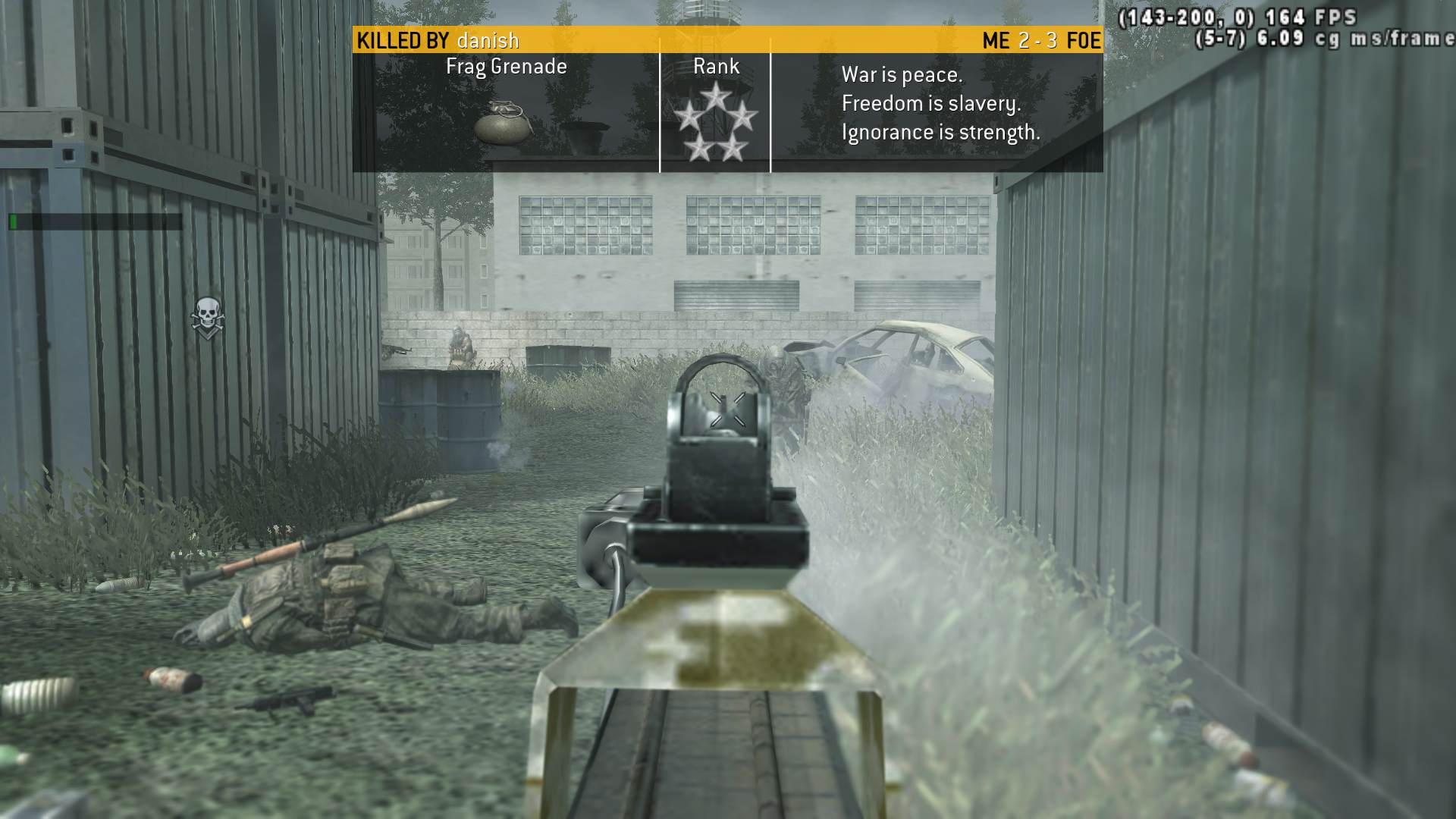This screenshot has width=1456, height=819.
Task: Select the five-star Rank emblem
Action: tap(715, 123)
